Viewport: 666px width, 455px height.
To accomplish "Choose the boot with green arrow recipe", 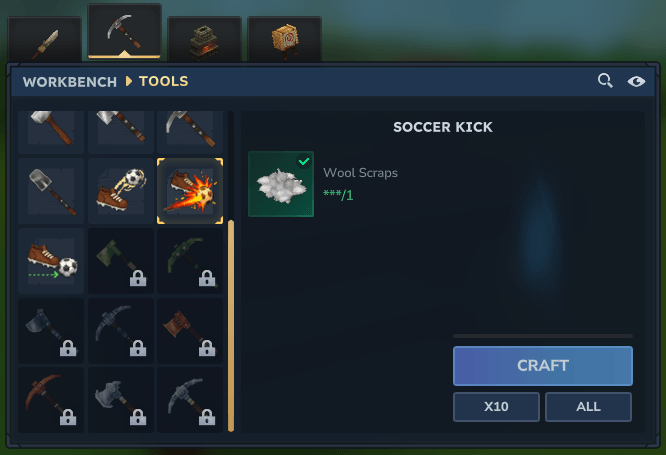I will coord(51,260).
